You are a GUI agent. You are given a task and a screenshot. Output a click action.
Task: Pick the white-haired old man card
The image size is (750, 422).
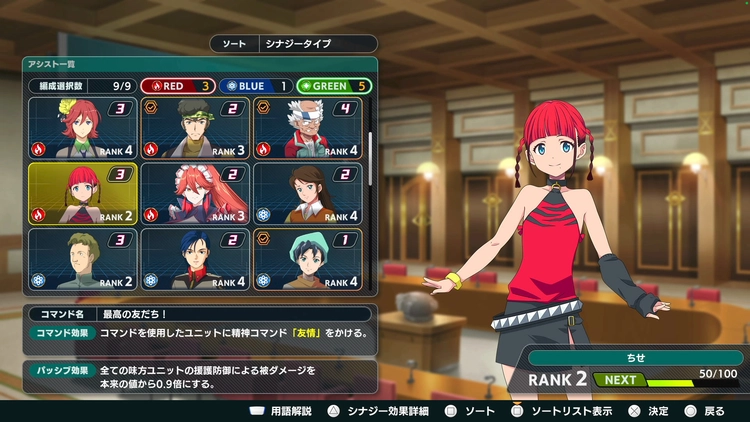(308, 129)
